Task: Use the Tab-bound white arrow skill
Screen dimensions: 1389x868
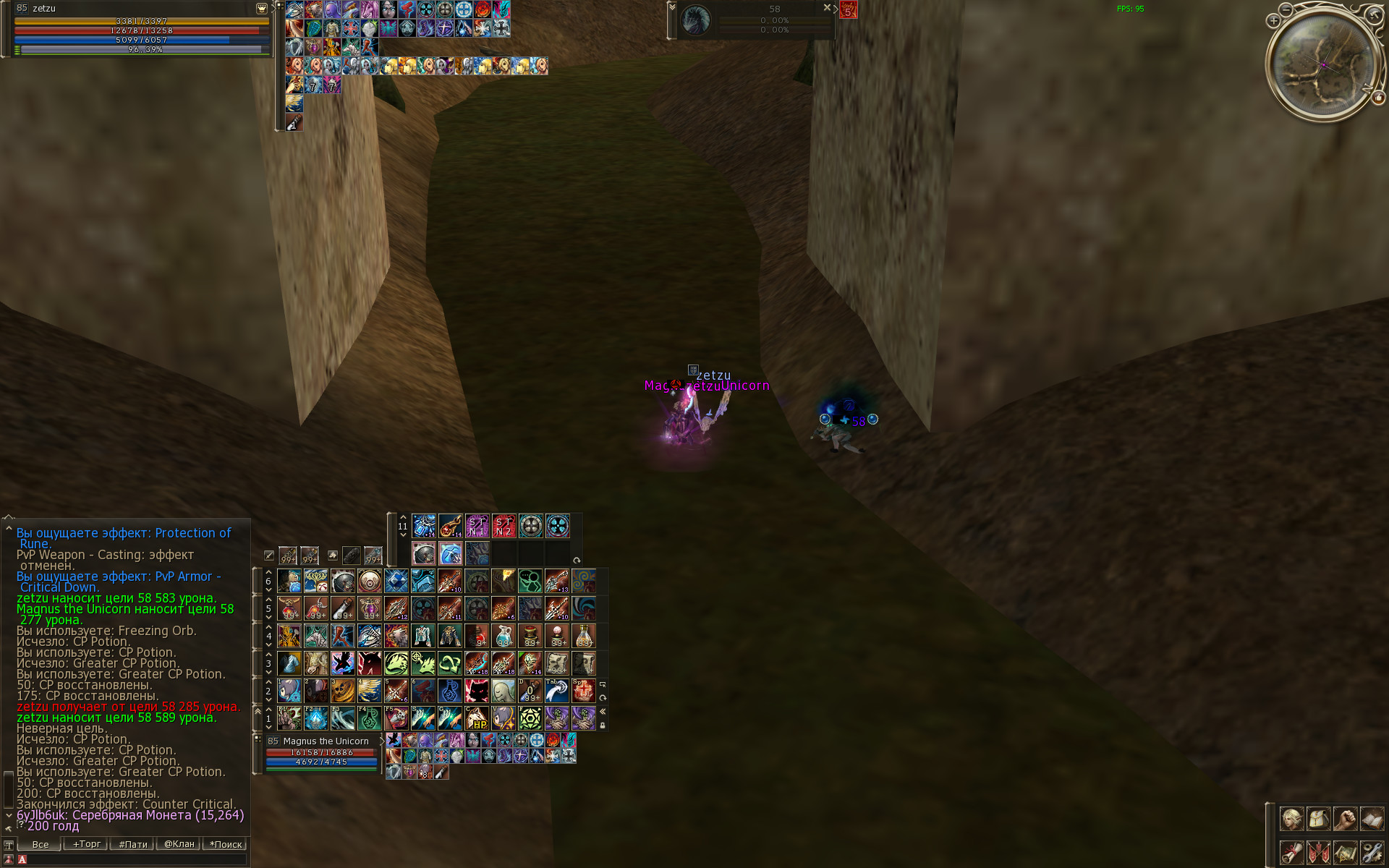Action: click(x=557, y=691)
